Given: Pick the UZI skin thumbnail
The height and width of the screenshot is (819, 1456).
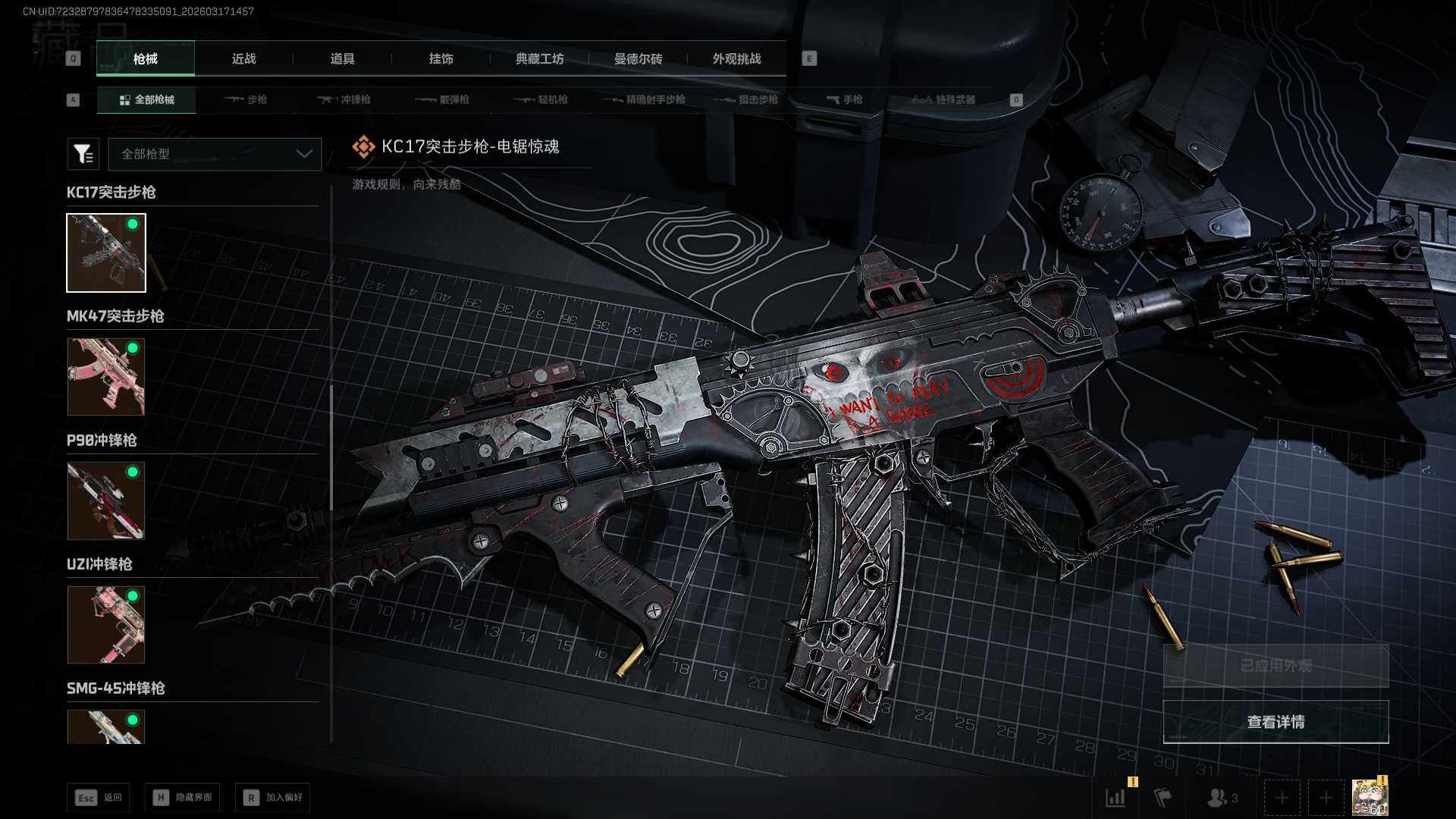Looking at the screenshot, I should (x=105, y=624).
